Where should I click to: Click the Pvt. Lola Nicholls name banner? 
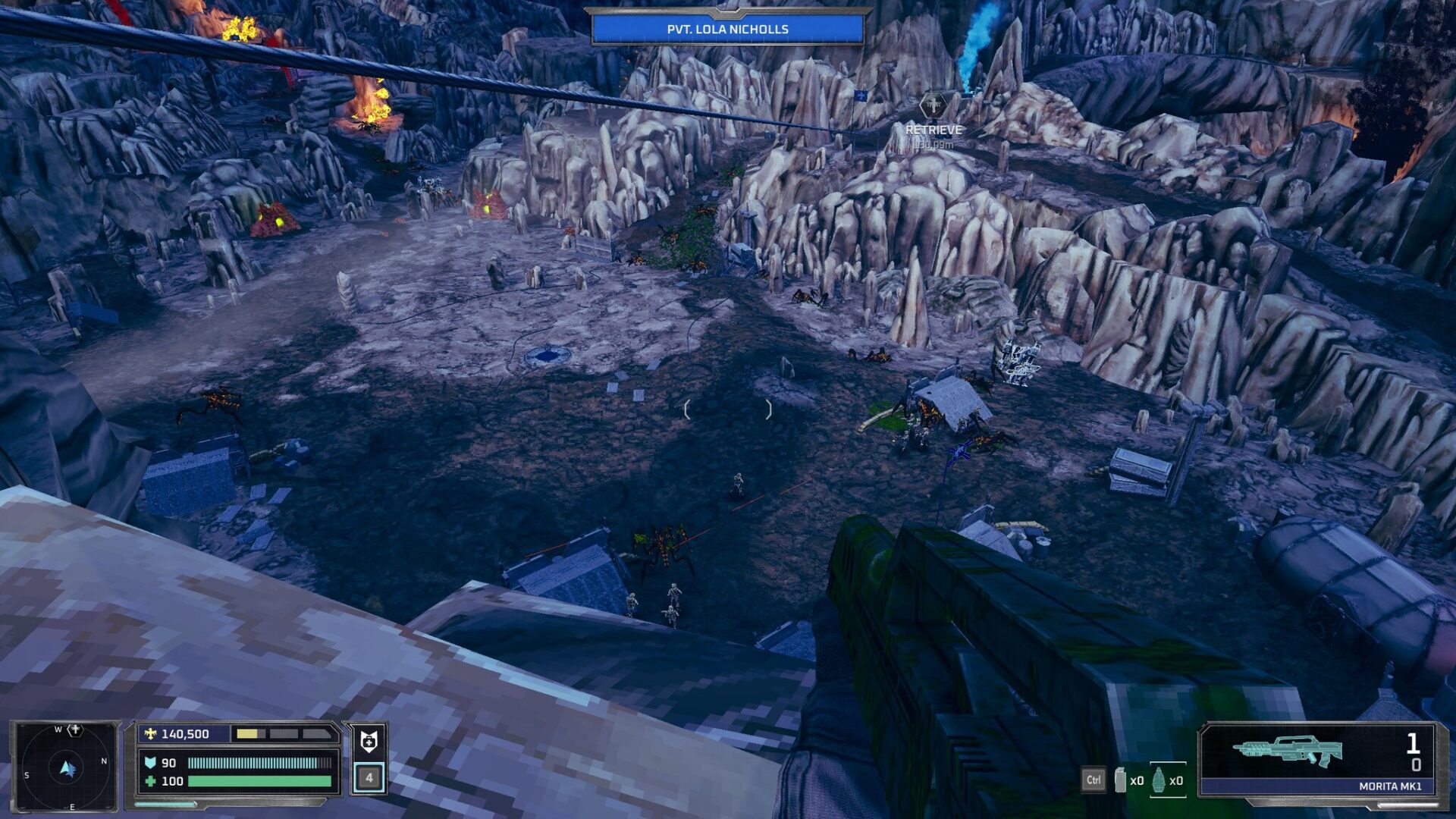(727, 30)
